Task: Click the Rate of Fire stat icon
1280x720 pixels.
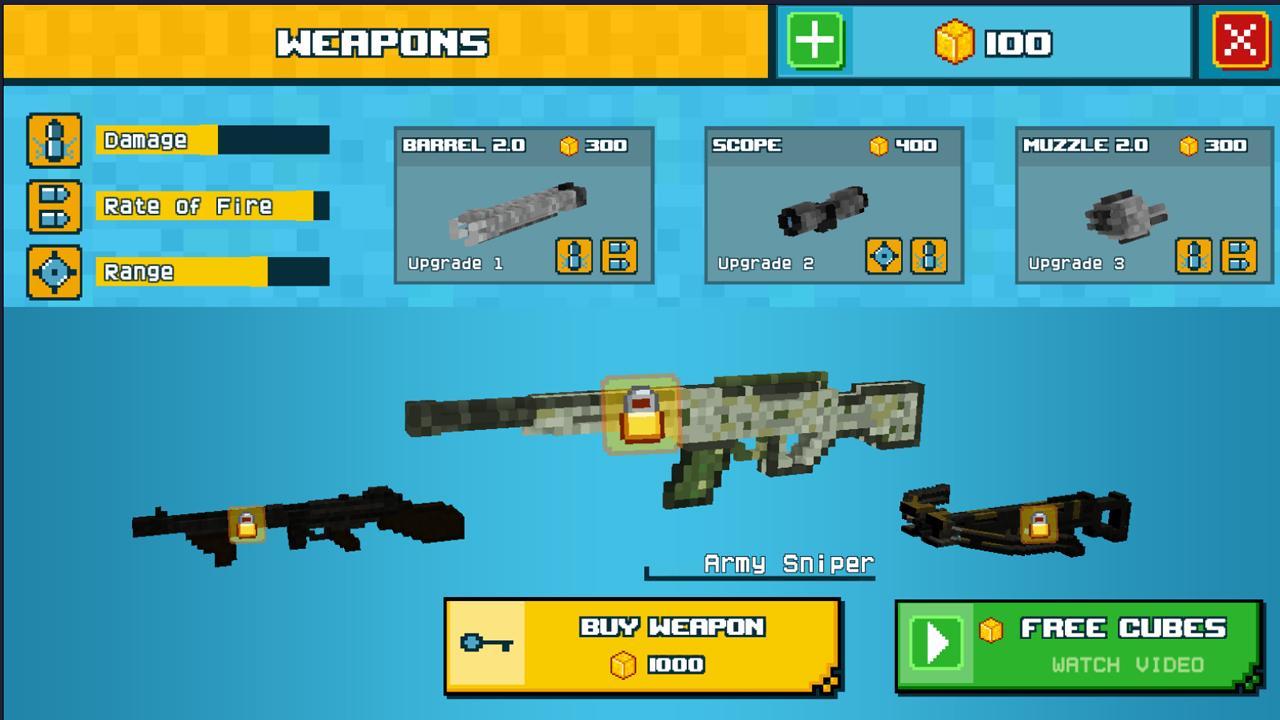Action: click(54, 205)
